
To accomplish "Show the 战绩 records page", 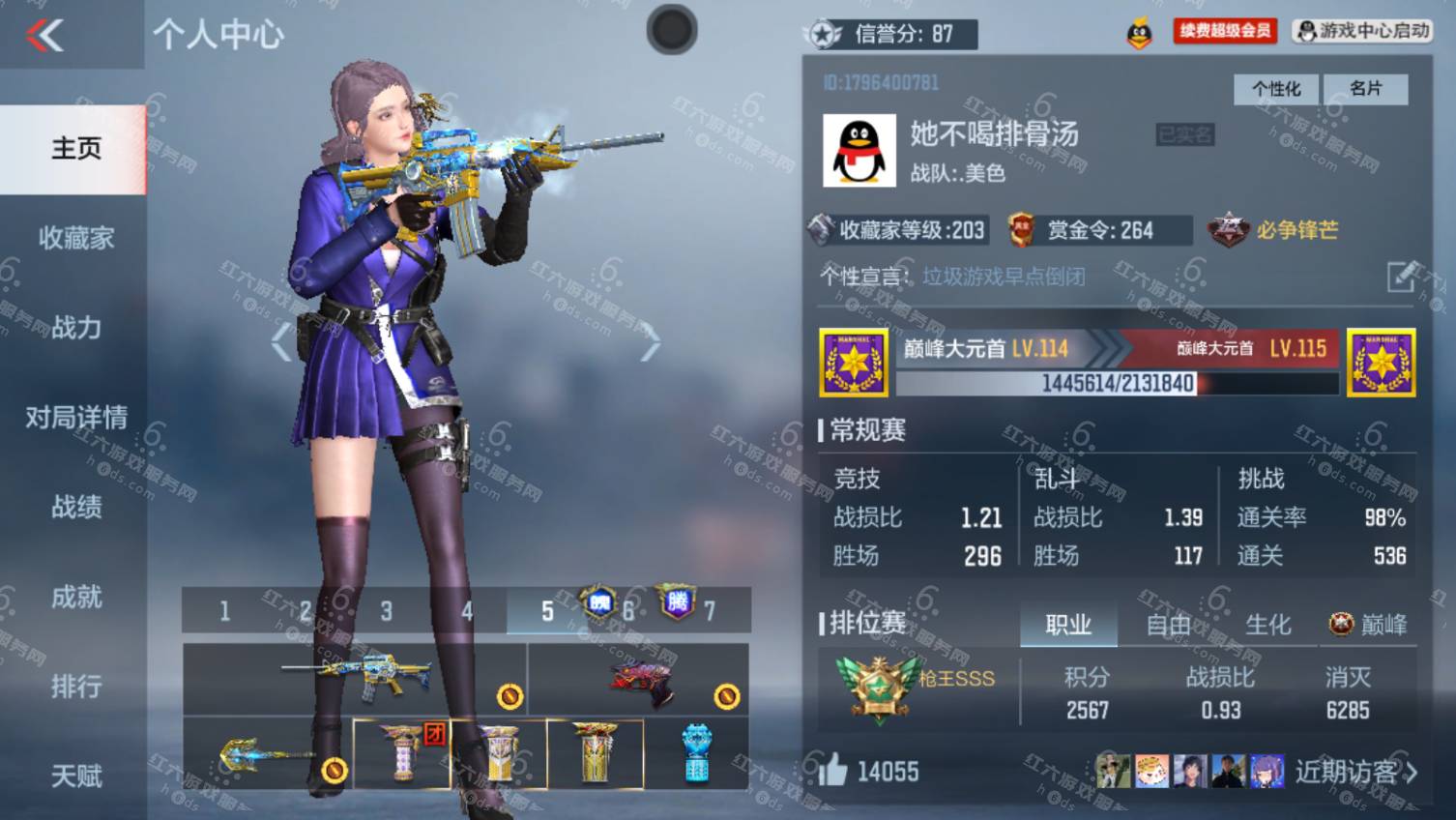I will [x=75, y=507].
